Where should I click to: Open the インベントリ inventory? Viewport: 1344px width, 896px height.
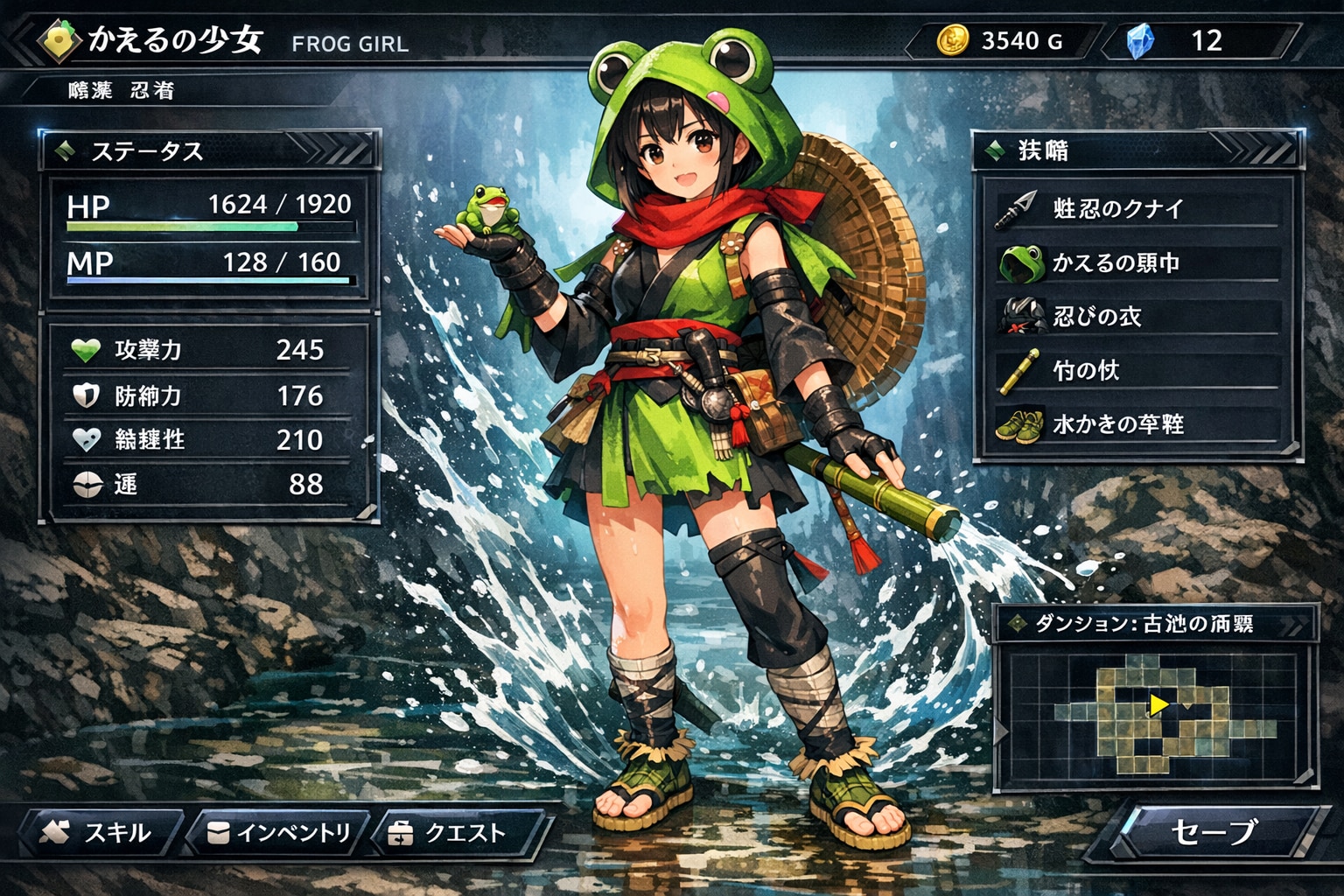point(278,832)
